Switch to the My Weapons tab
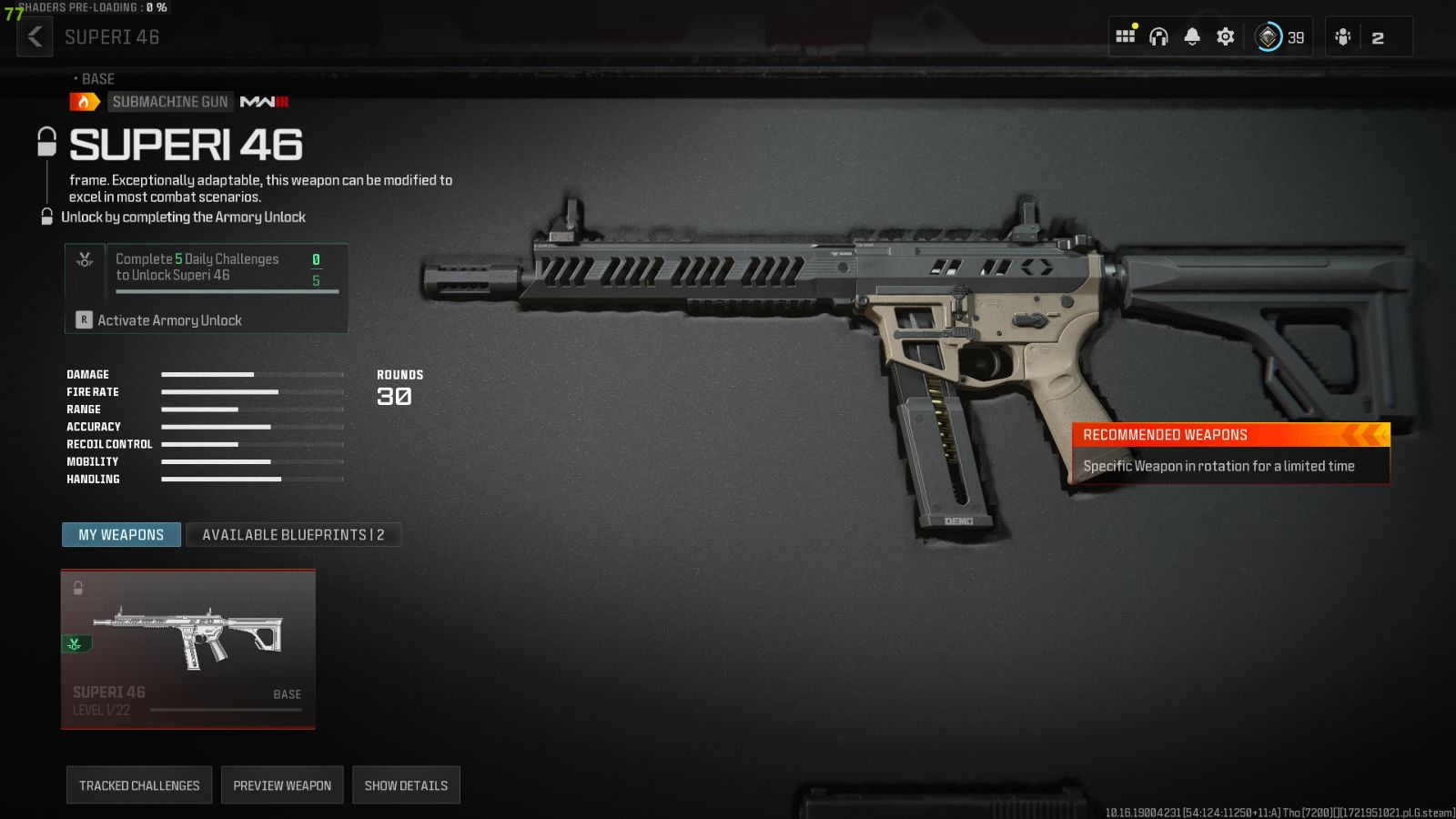The height and width of the screenshot is (819, 1456). 121,535
